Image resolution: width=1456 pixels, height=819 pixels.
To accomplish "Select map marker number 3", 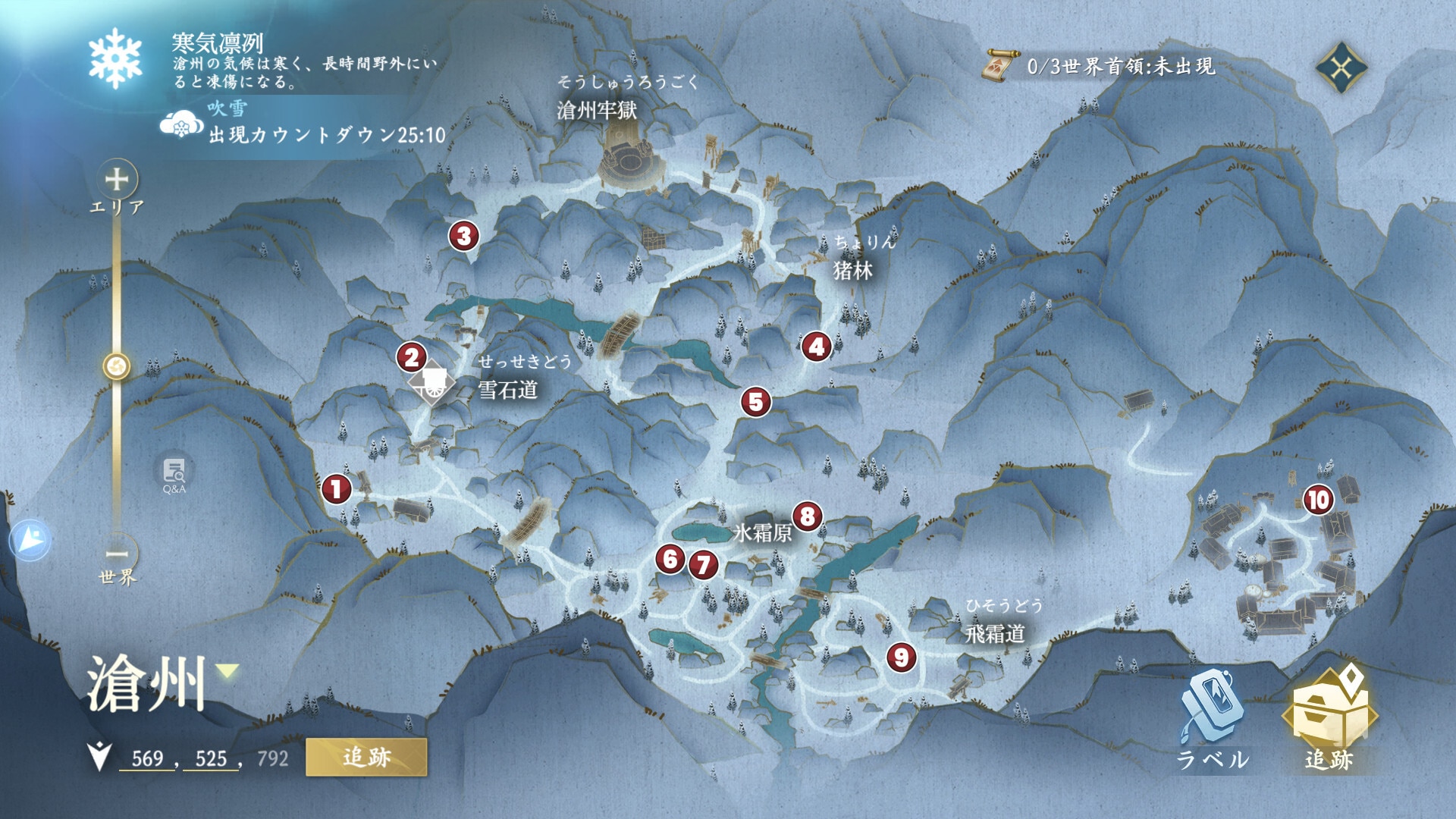I will click(x=464, y=236).
